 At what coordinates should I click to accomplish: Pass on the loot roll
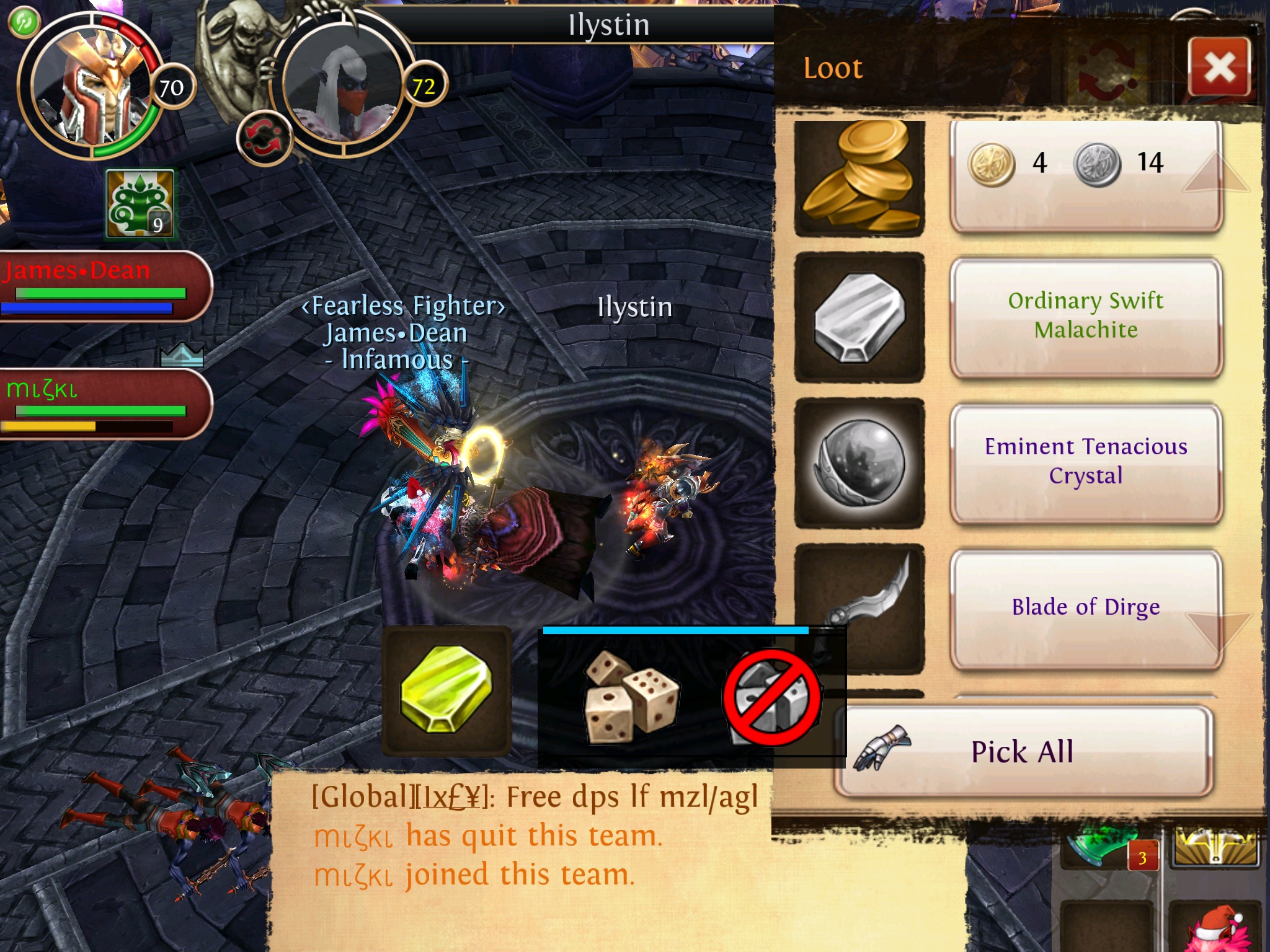[x=771, y=697]
